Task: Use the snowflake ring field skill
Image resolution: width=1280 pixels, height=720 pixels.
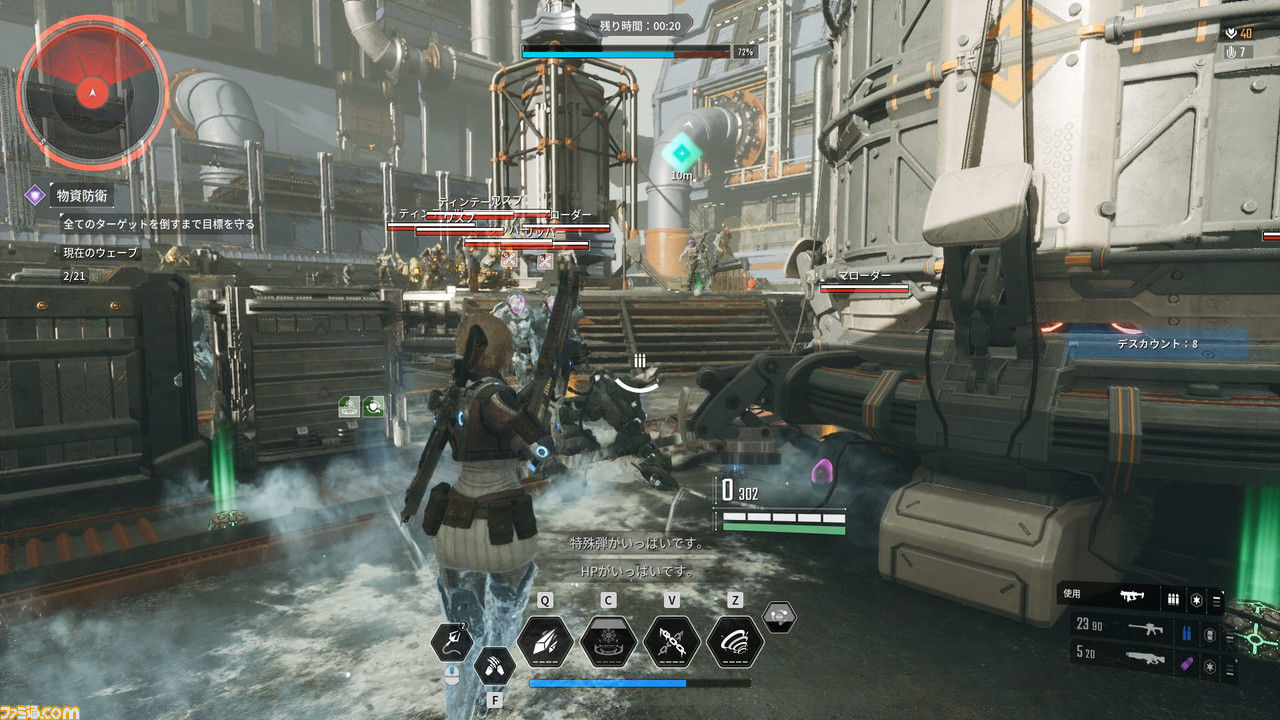Action: pos(608,641)
